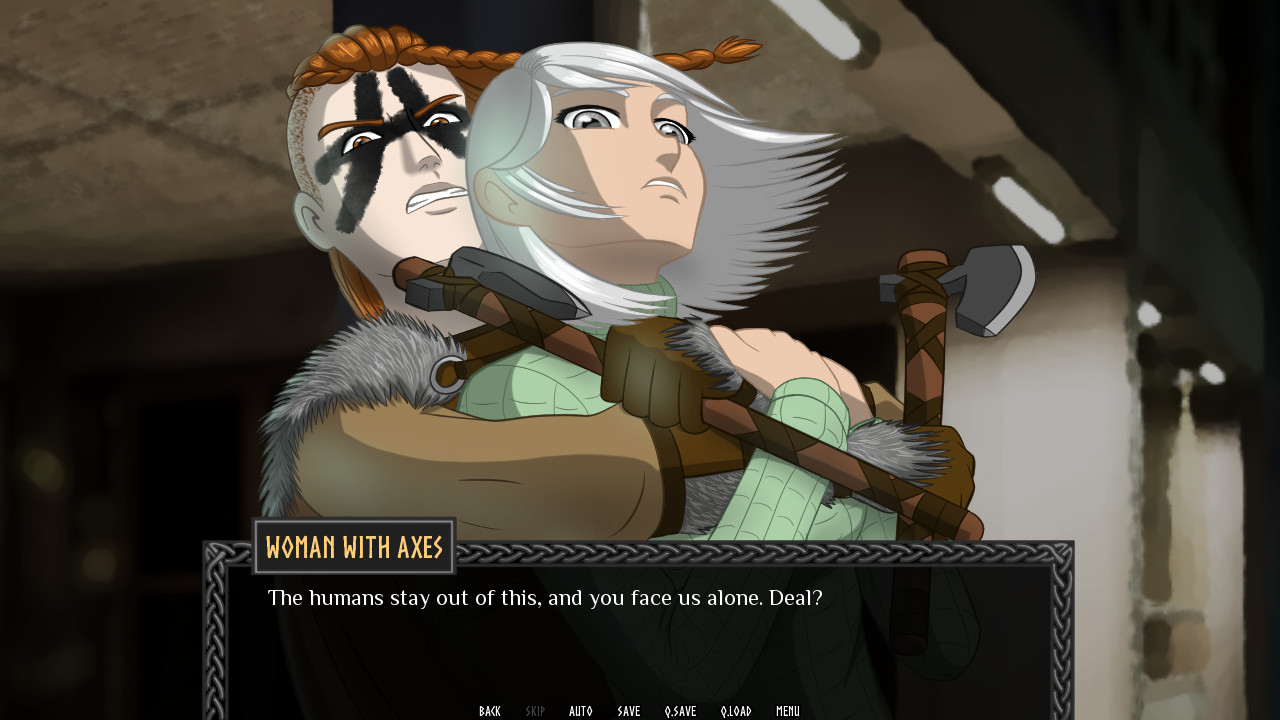This screenshot has height=720, width=1280.
Task: Click BACK to rewind dialogue
Action: (490, 710)
